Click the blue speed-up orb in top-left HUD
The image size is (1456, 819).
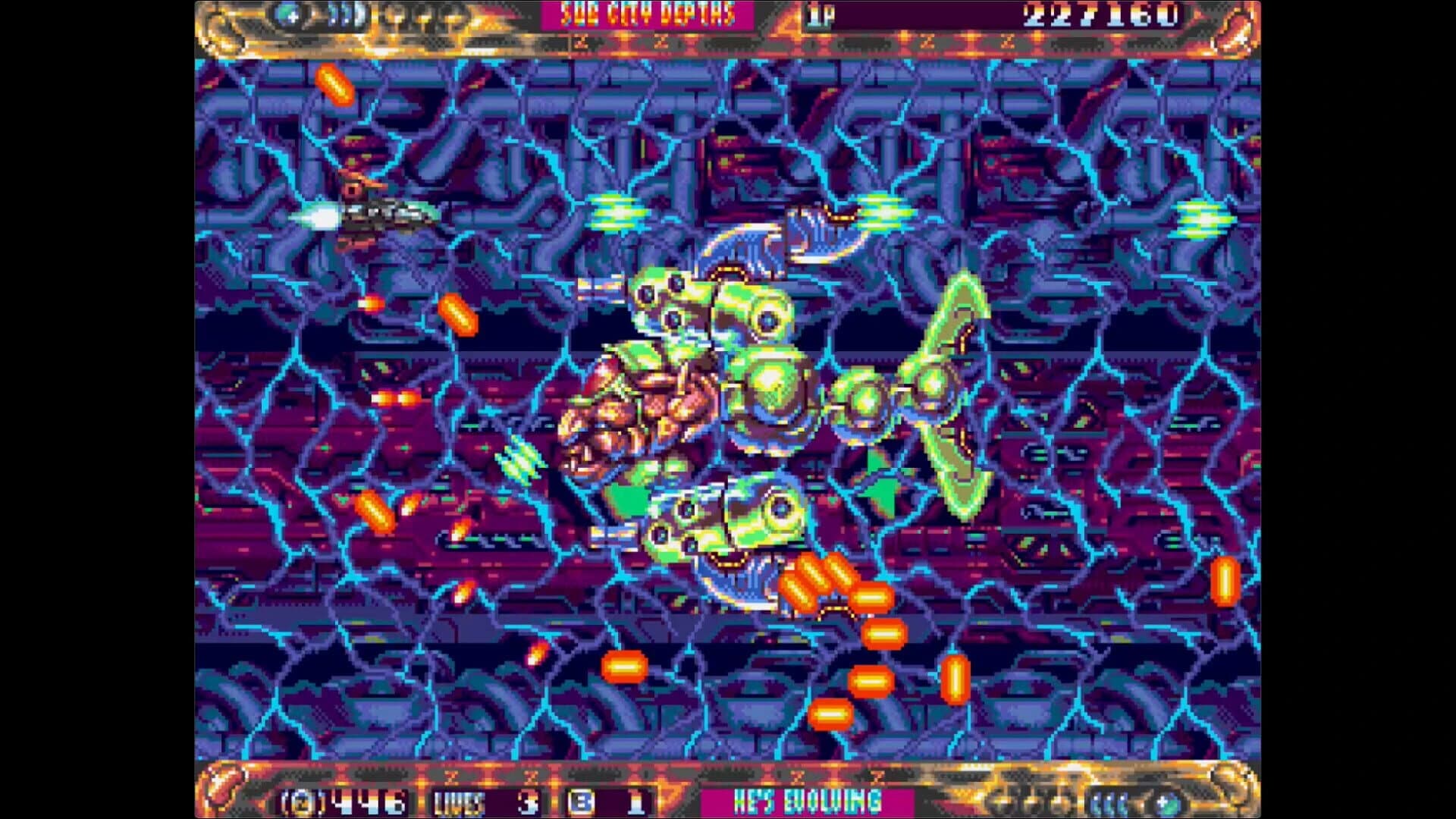click(x=287, y=17)
